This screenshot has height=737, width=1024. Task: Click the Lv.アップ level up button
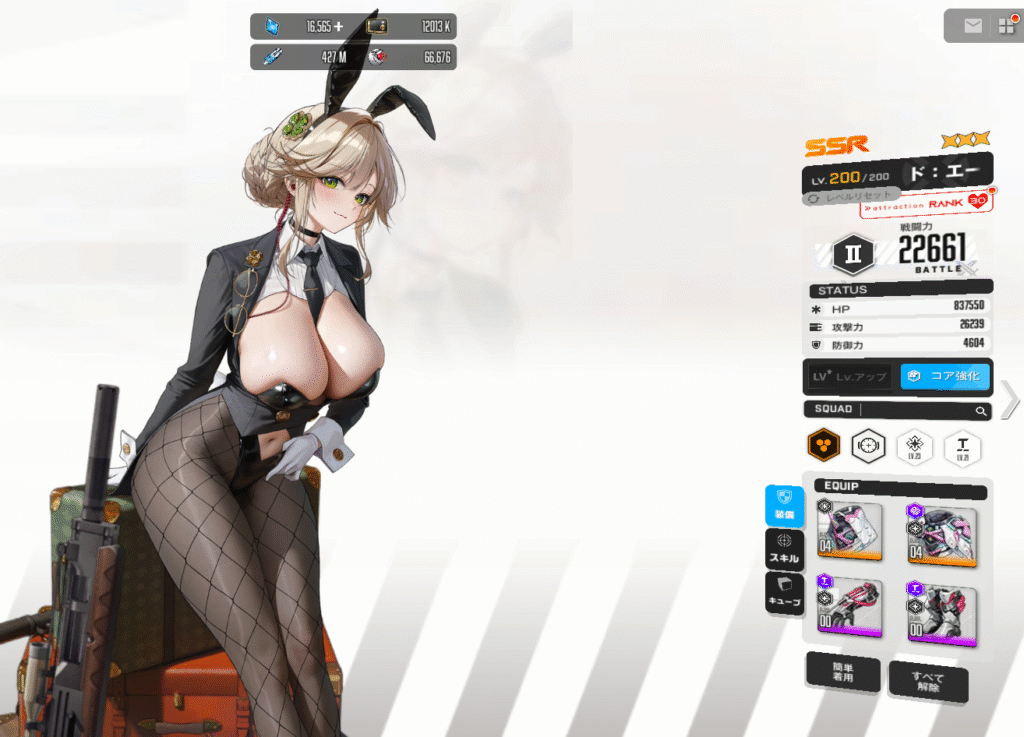click(x=849, y=377)
